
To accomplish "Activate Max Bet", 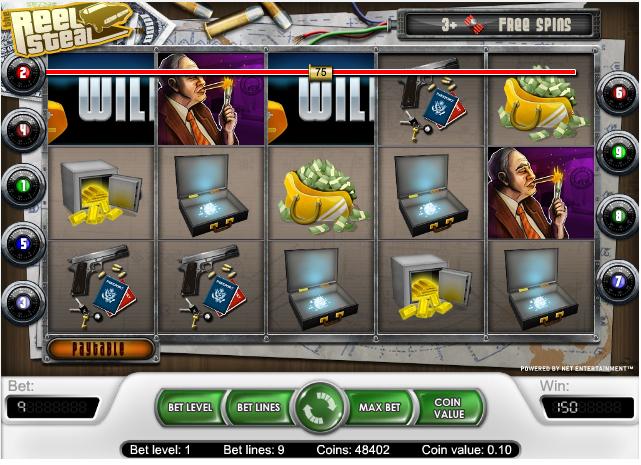I will pos(380,408).
